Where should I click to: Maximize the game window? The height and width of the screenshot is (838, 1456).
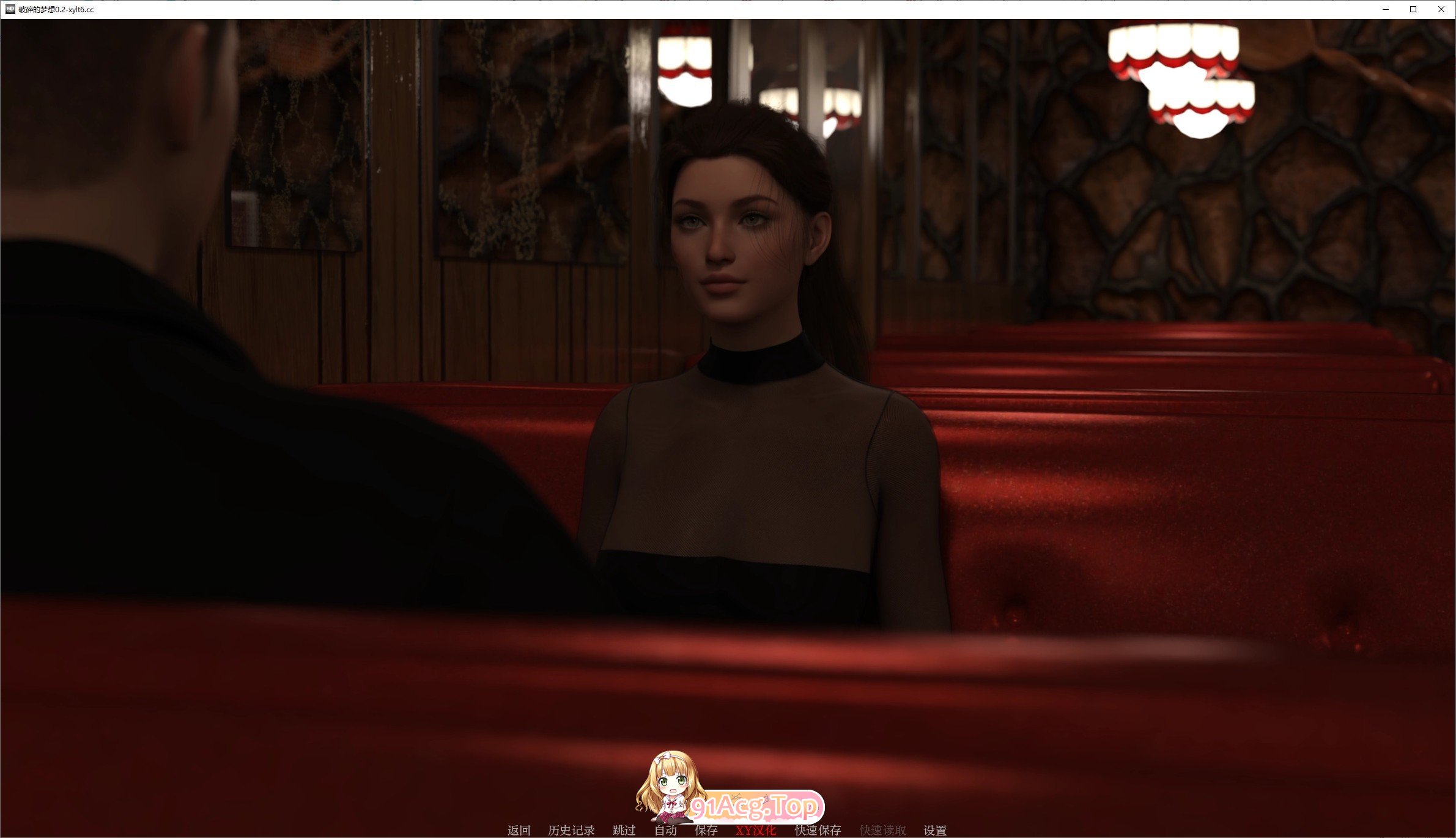tap(1413, 9)
